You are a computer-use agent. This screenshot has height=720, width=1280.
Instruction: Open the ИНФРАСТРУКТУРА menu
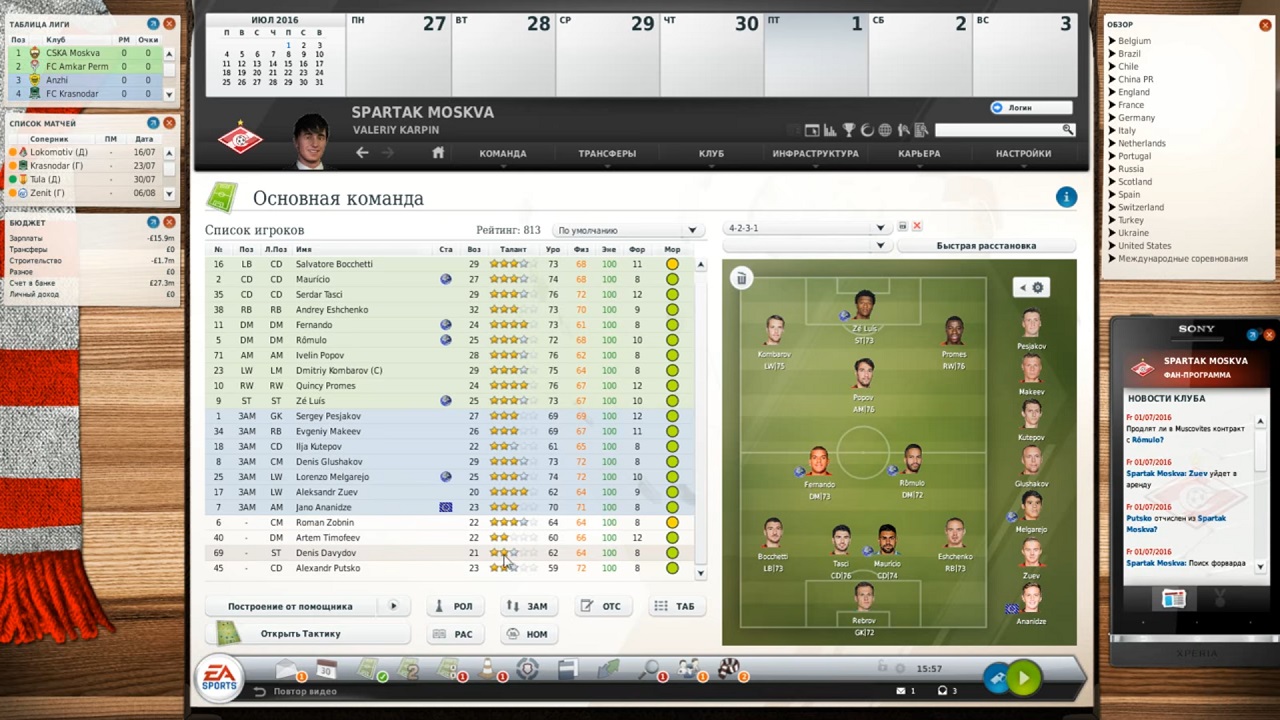(x=815, y=153)
